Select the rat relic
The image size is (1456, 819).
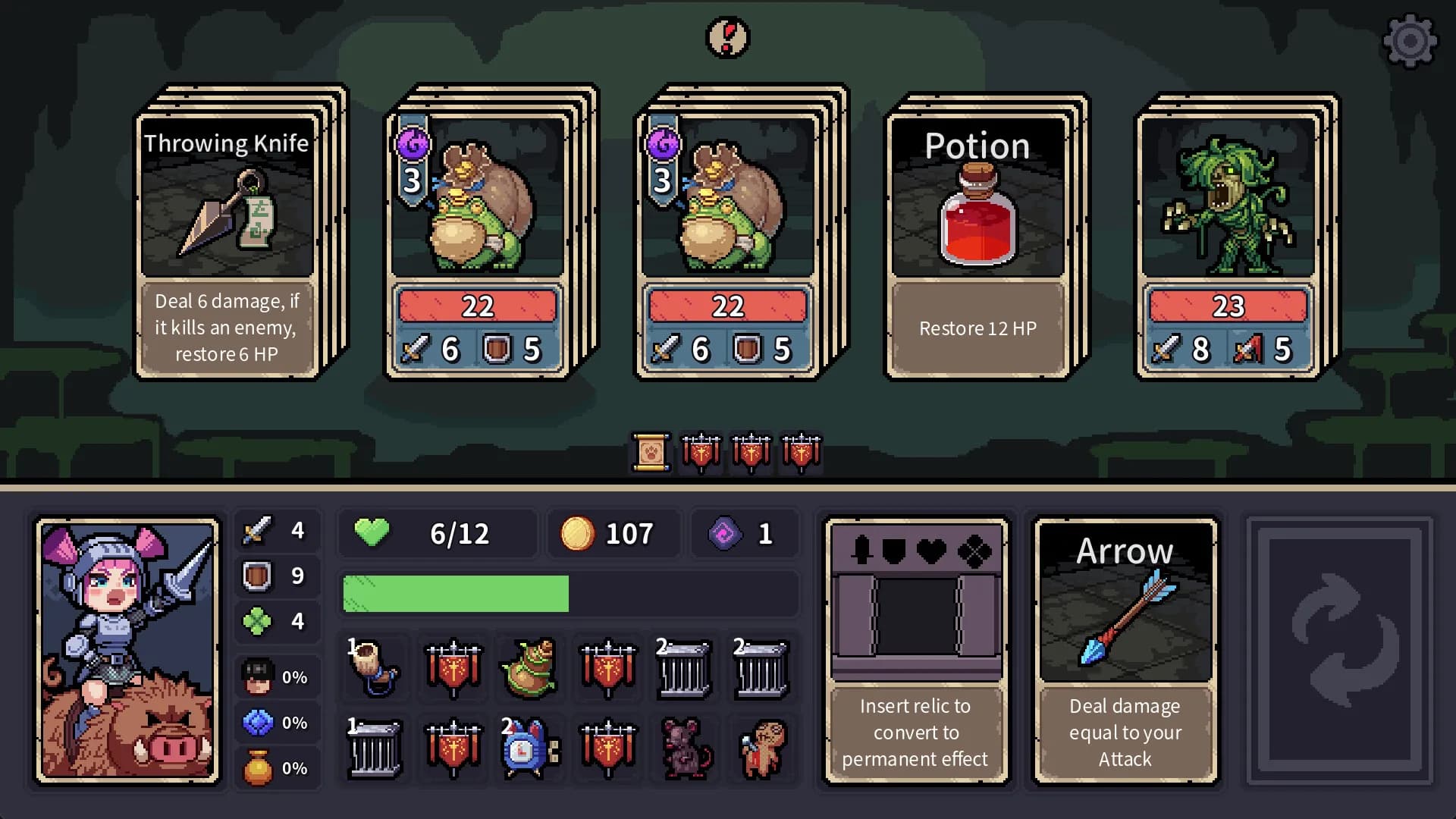(x=685, y=751)
